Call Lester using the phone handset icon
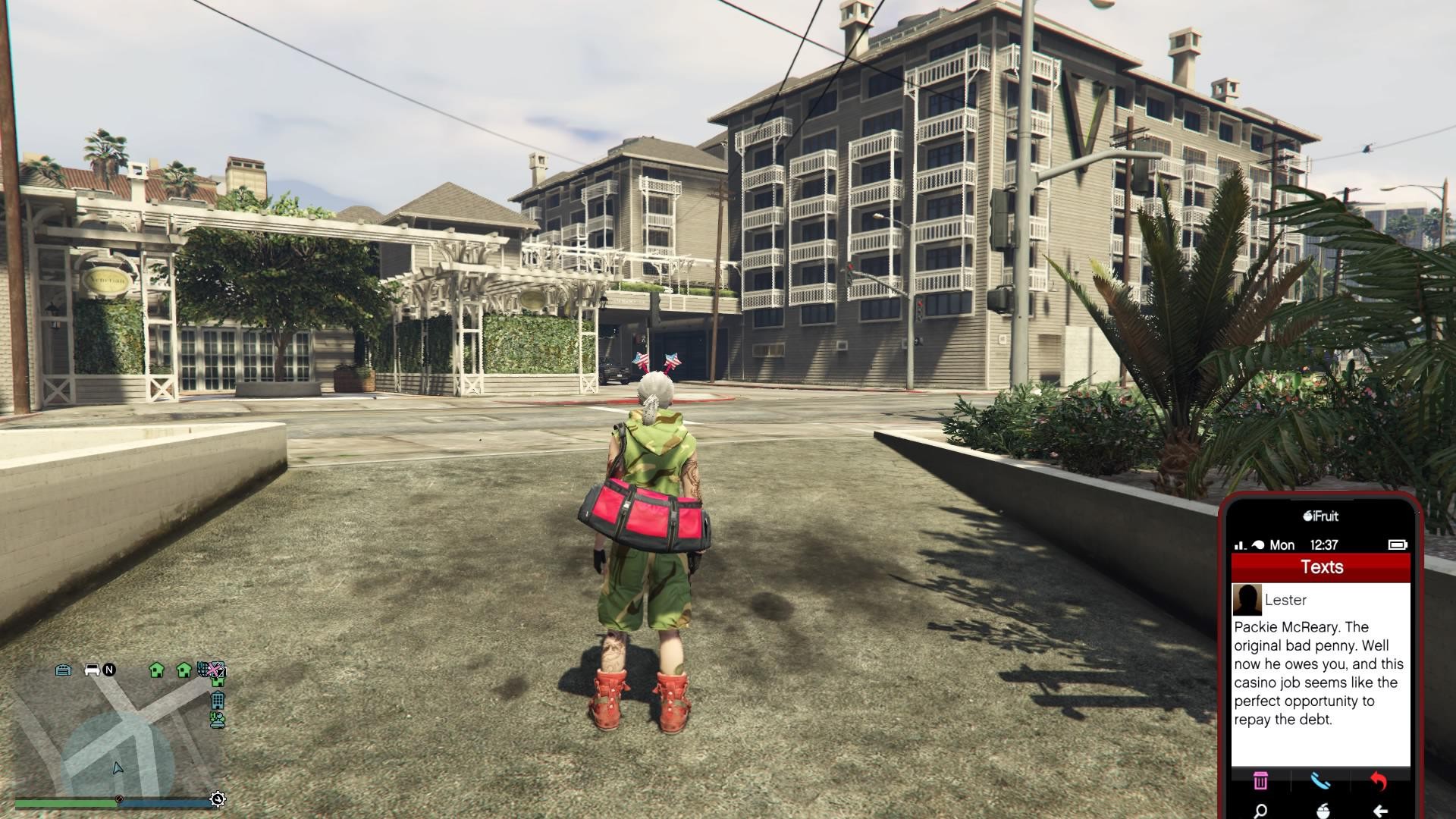This screenshot has width=1456, height=819. click(1321, 782)
